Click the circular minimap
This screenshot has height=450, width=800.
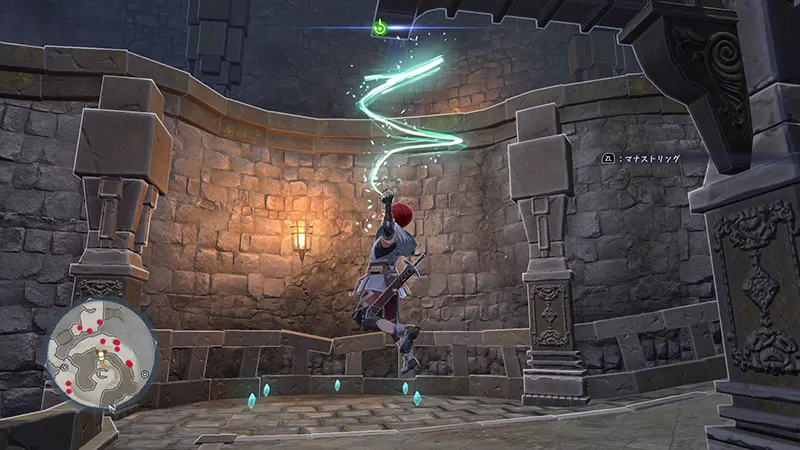[x=101, y=354]
